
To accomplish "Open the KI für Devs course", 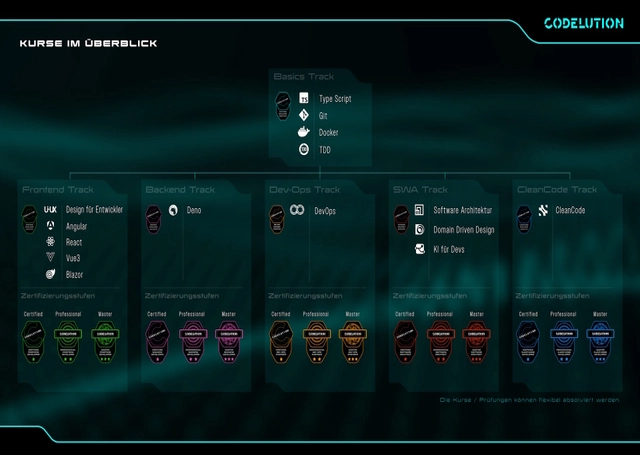I will [x=448, y=249].
